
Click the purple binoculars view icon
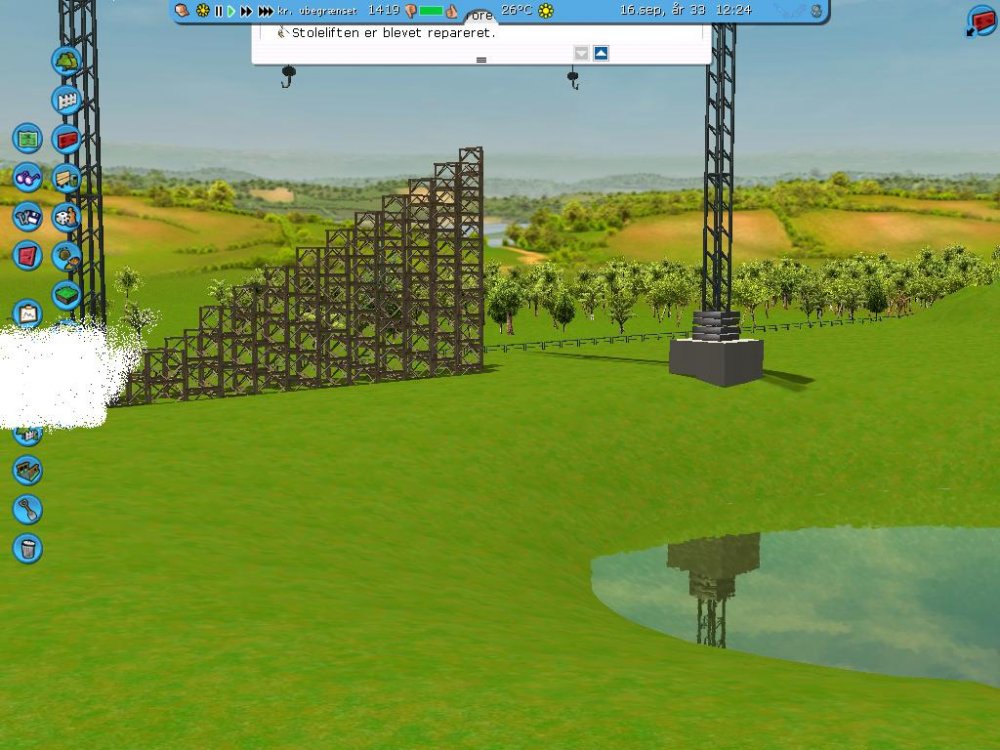point(27,177)
